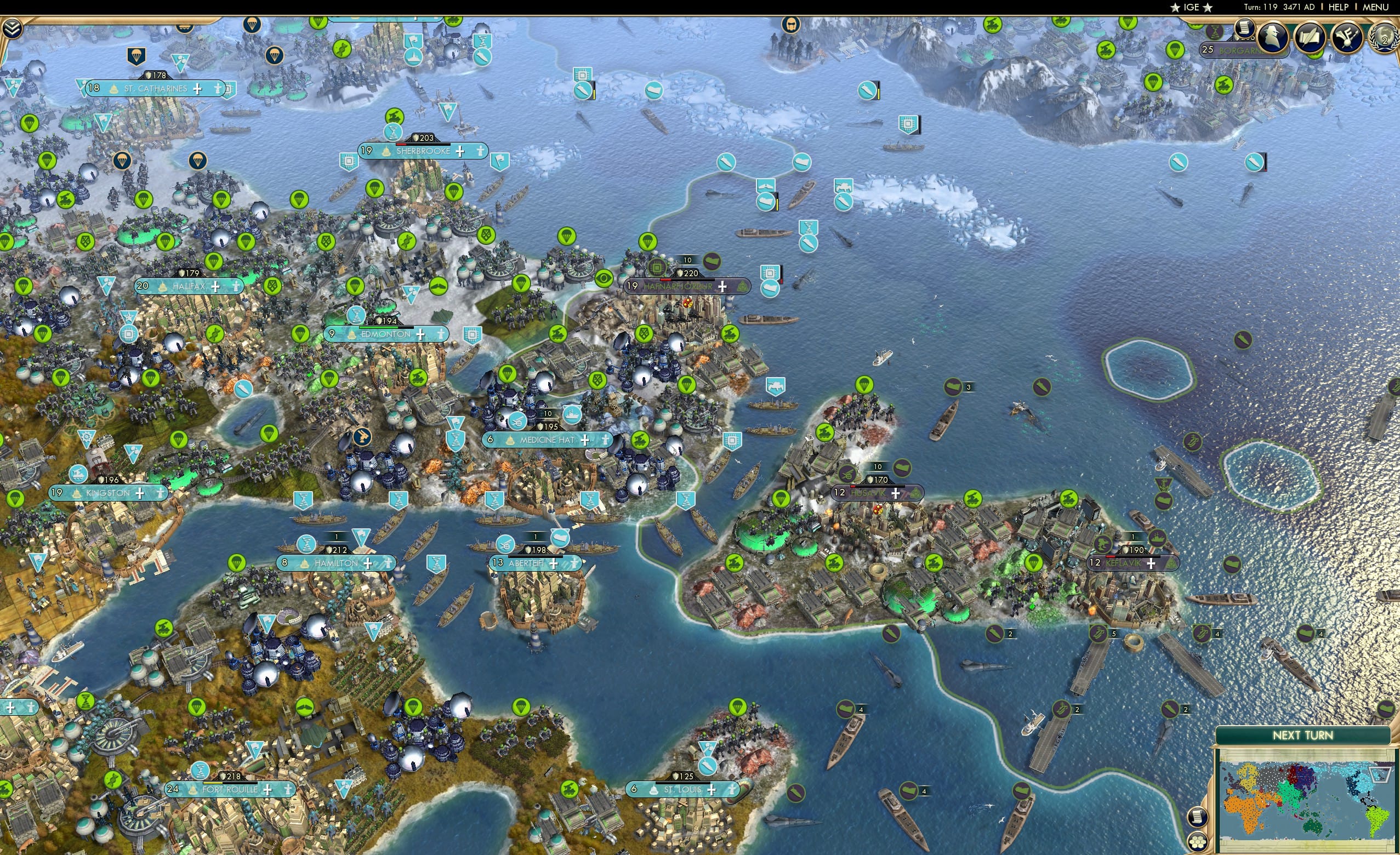Open HELP from the top bar
This screenshot has height=855, width=1400.
coord(1338,7)
